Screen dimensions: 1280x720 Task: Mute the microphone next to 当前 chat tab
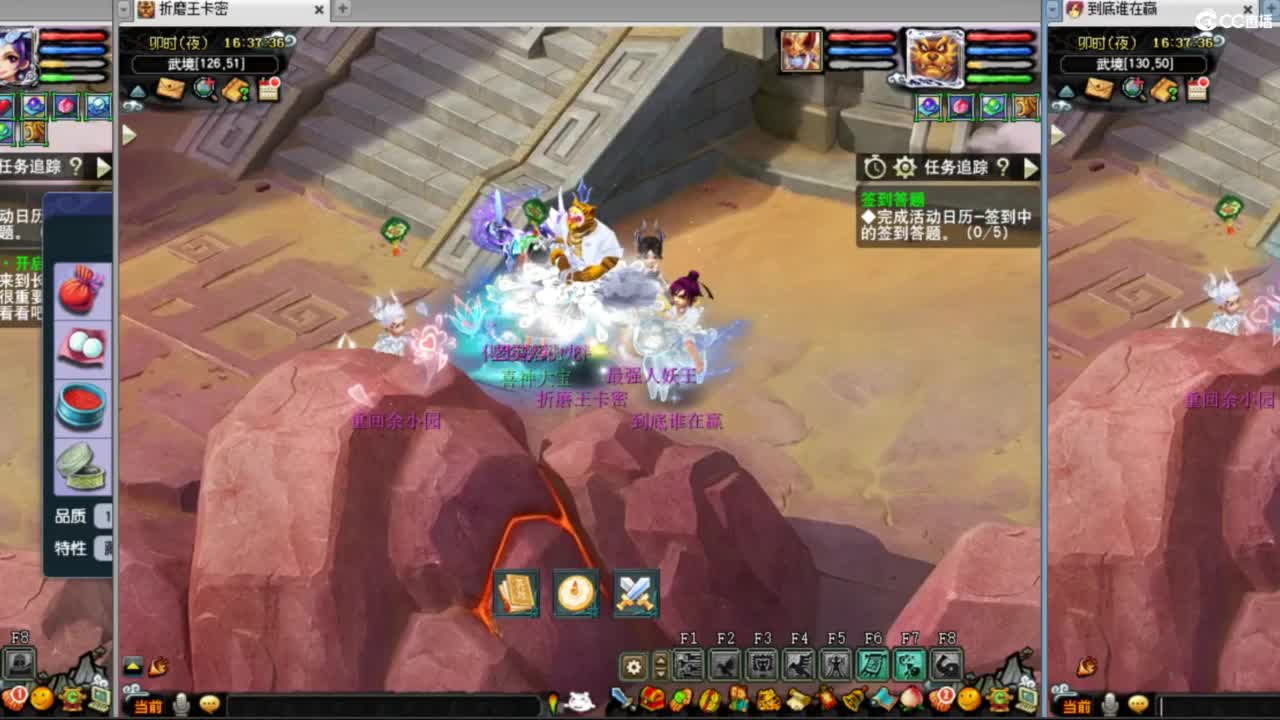[181, 704]
